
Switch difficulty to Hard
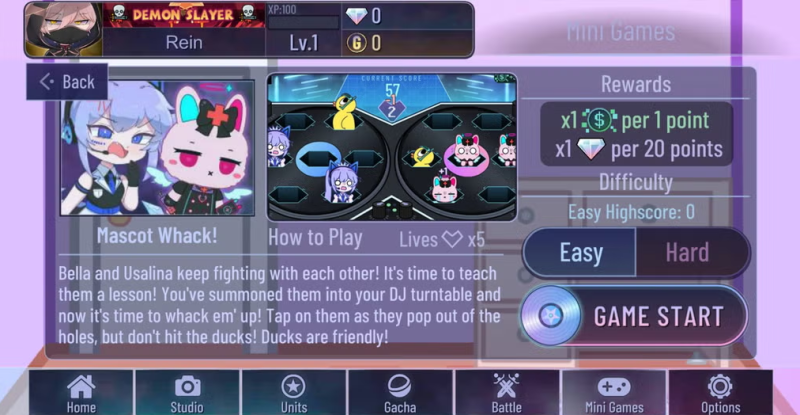[x=688, y=252]
